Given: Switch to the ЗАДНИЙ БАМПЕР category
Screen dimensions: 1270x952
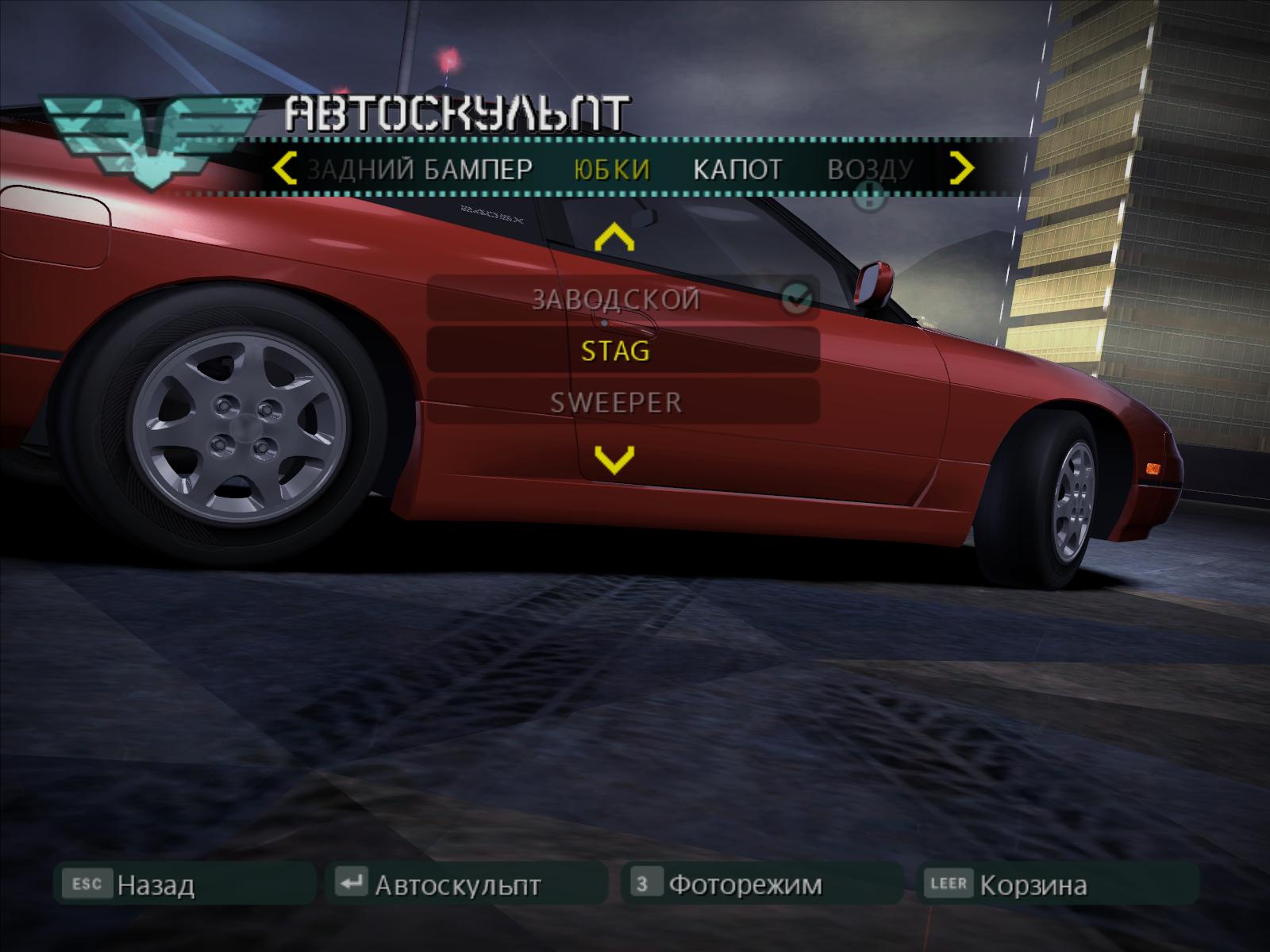Looking at the screenshot, I should [420, 170].
